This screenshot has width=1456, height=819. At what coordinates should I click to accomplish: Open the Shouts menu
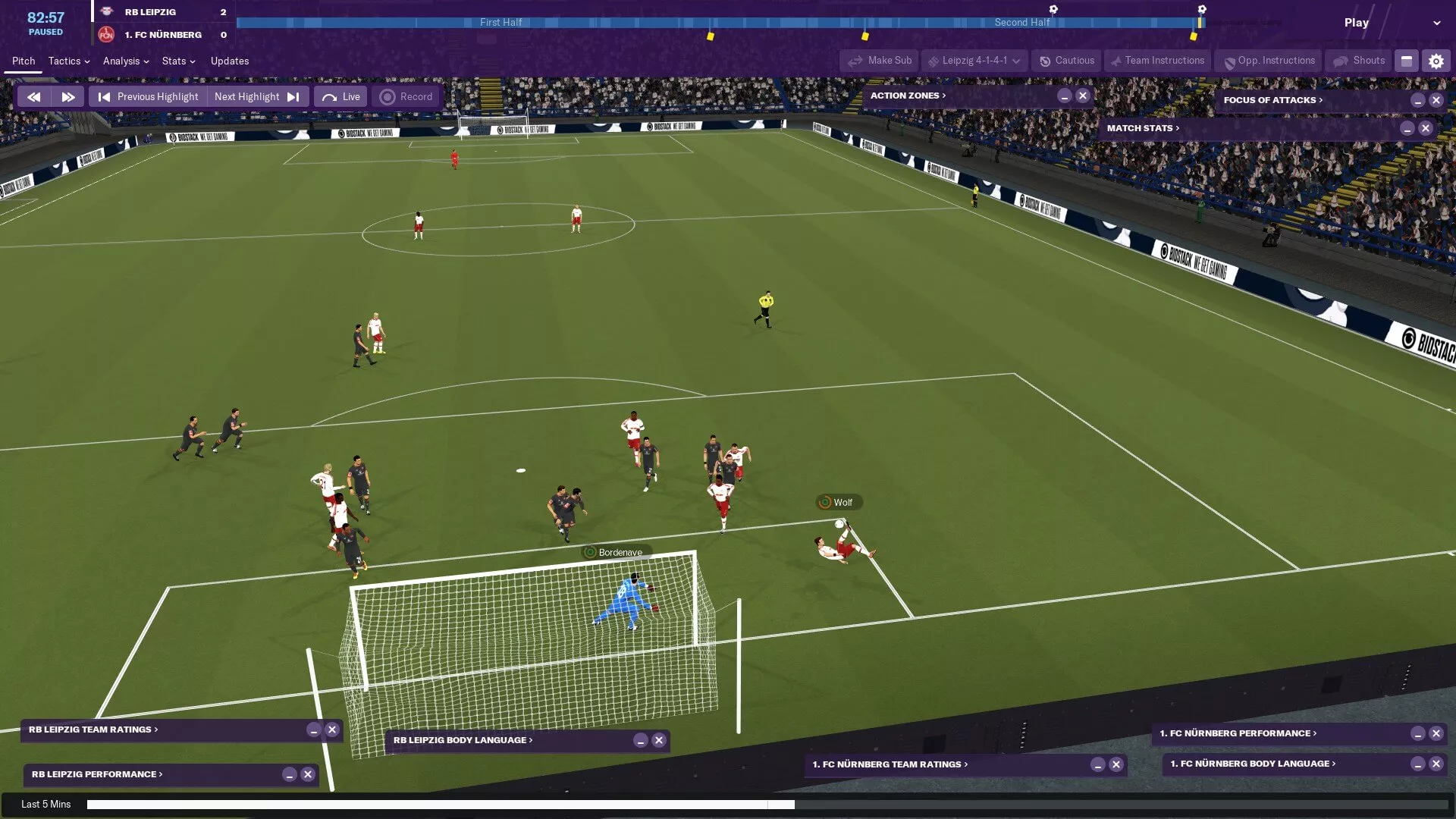pyautogui.click(x=1359, y=61)
